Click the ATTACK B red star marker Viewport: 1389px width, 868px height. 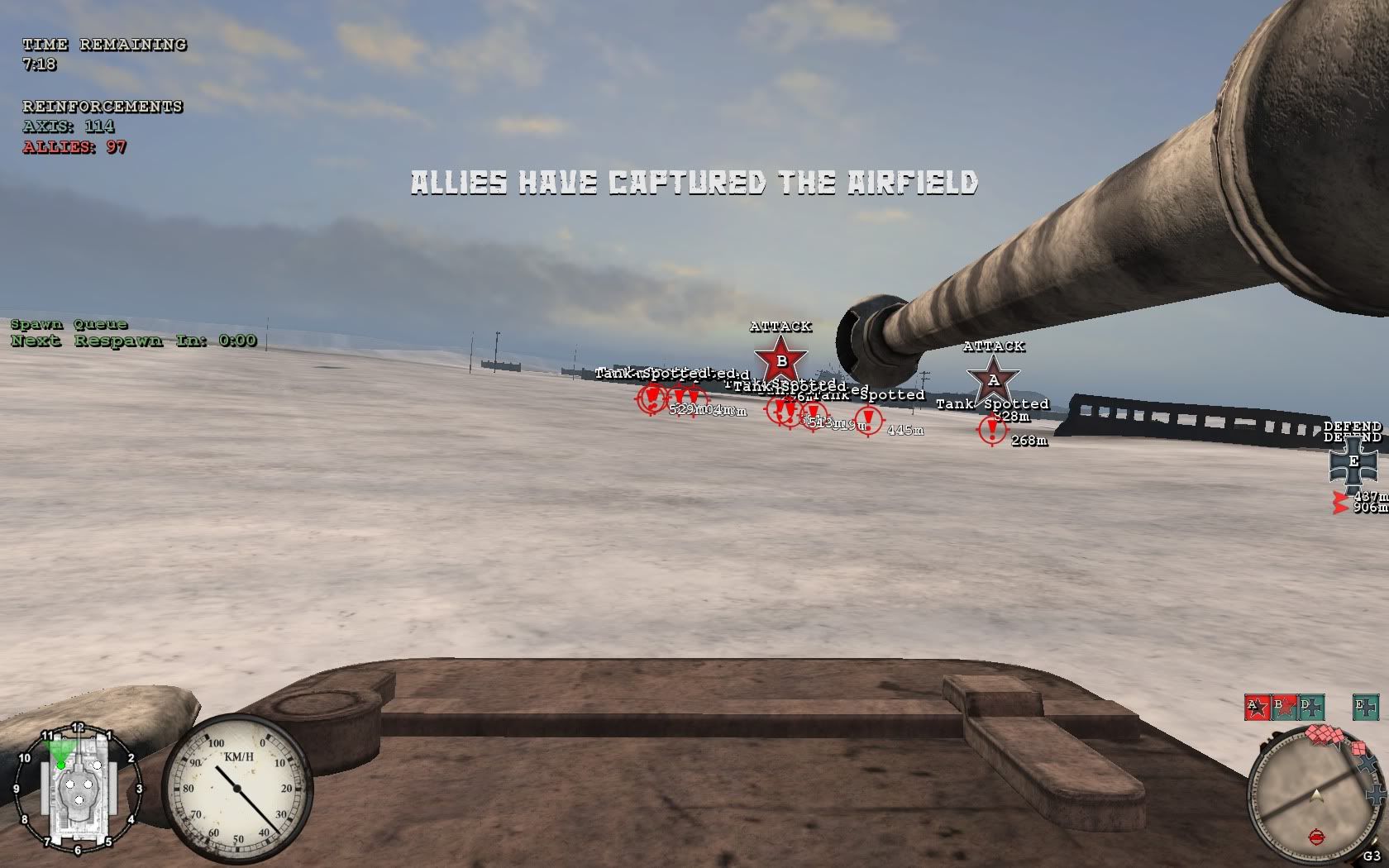click(780, 360)
